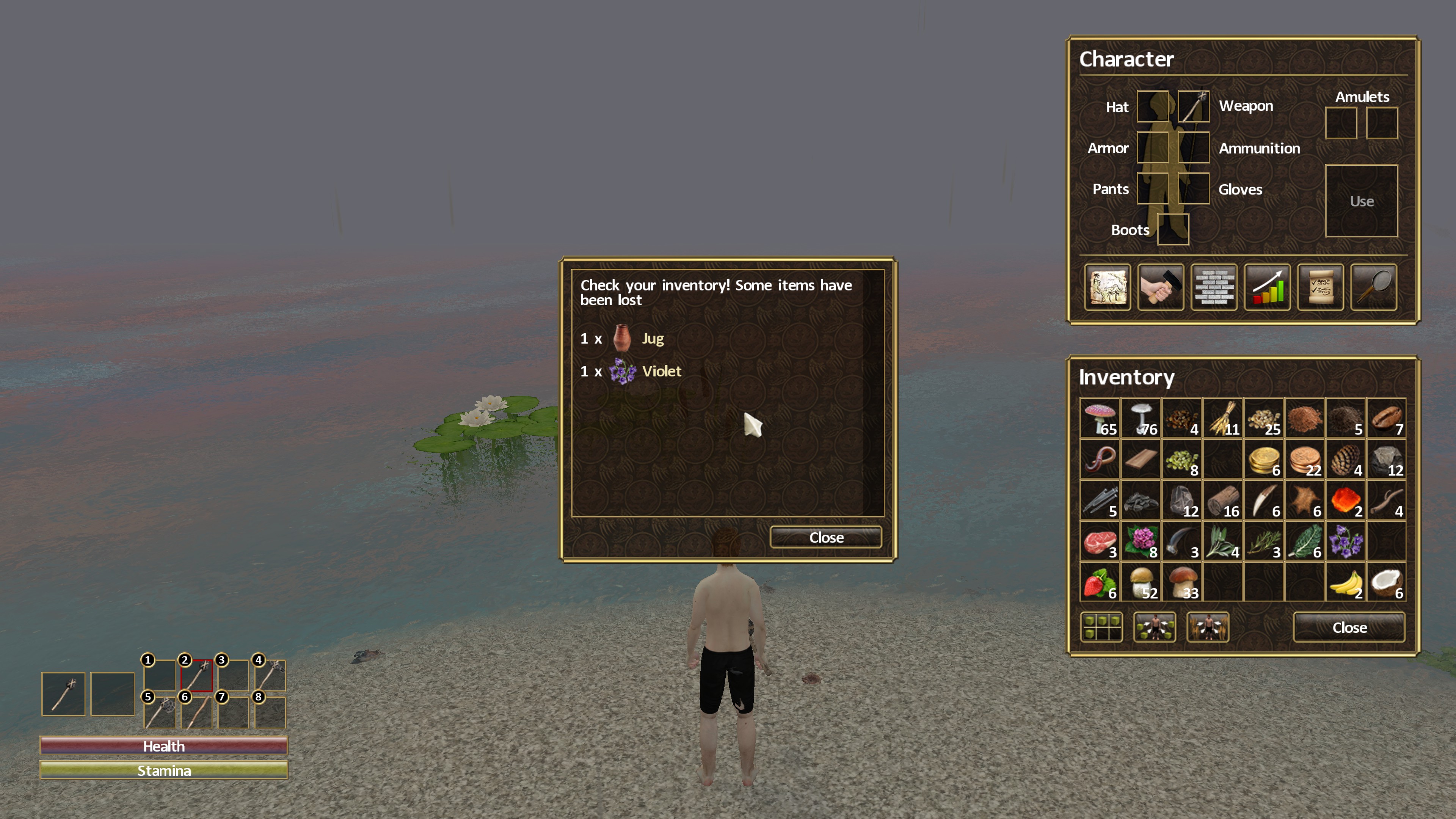Open the treasure map icon
This screenshot has height=819, width=1456.
coord(1107,288)
